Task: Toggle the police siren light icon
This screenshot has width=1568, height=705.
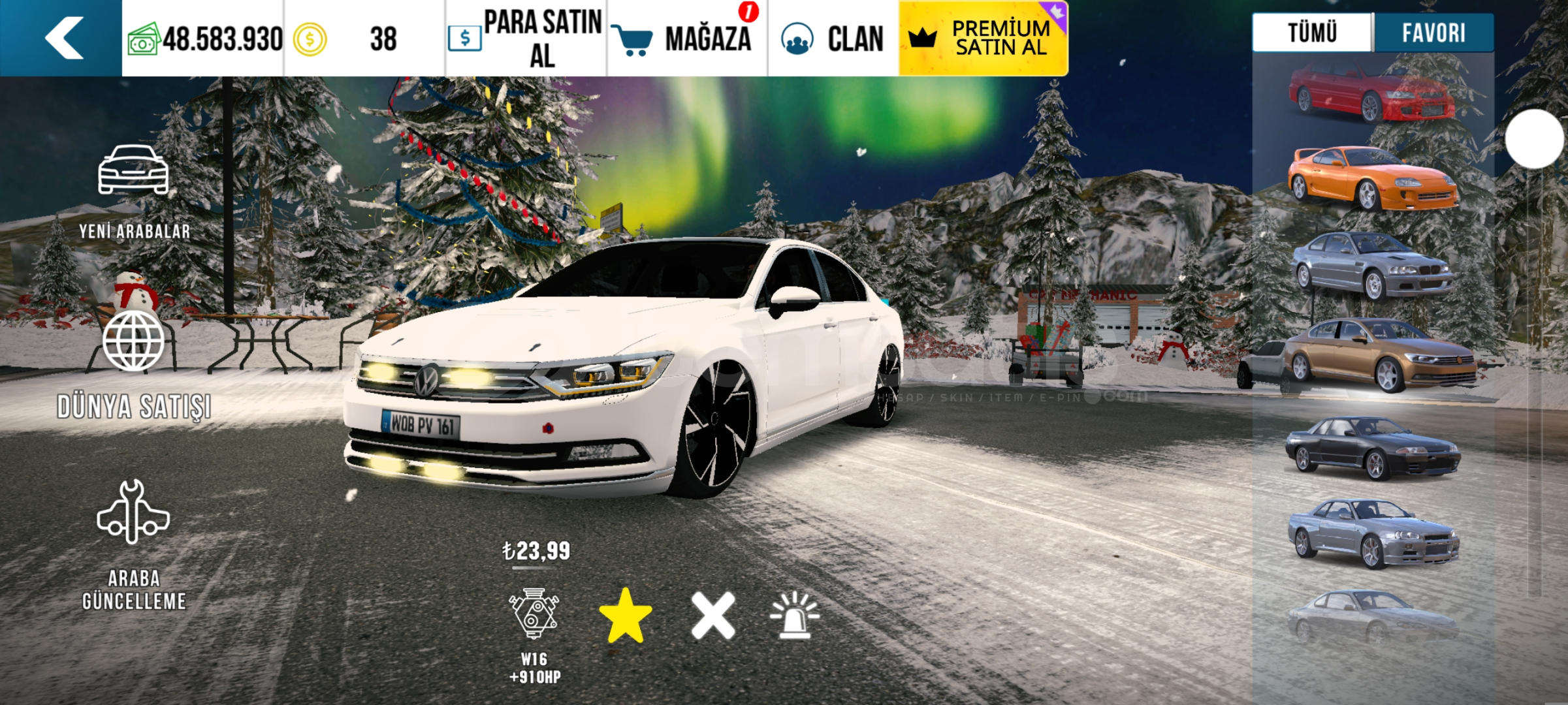Action: pyautogui.click(x=794, y=615)
